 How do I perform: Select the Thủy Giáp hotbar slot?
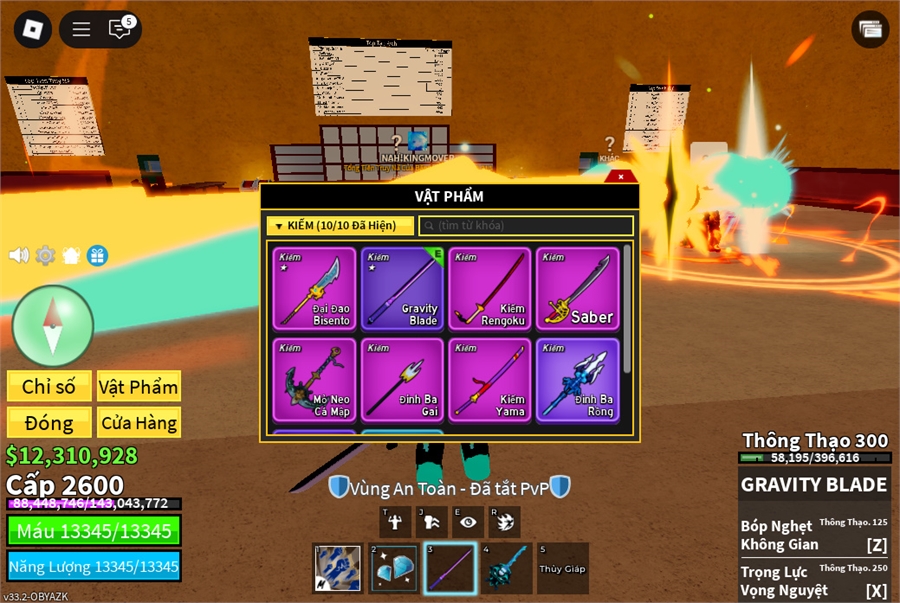click(x=562, y=568)
